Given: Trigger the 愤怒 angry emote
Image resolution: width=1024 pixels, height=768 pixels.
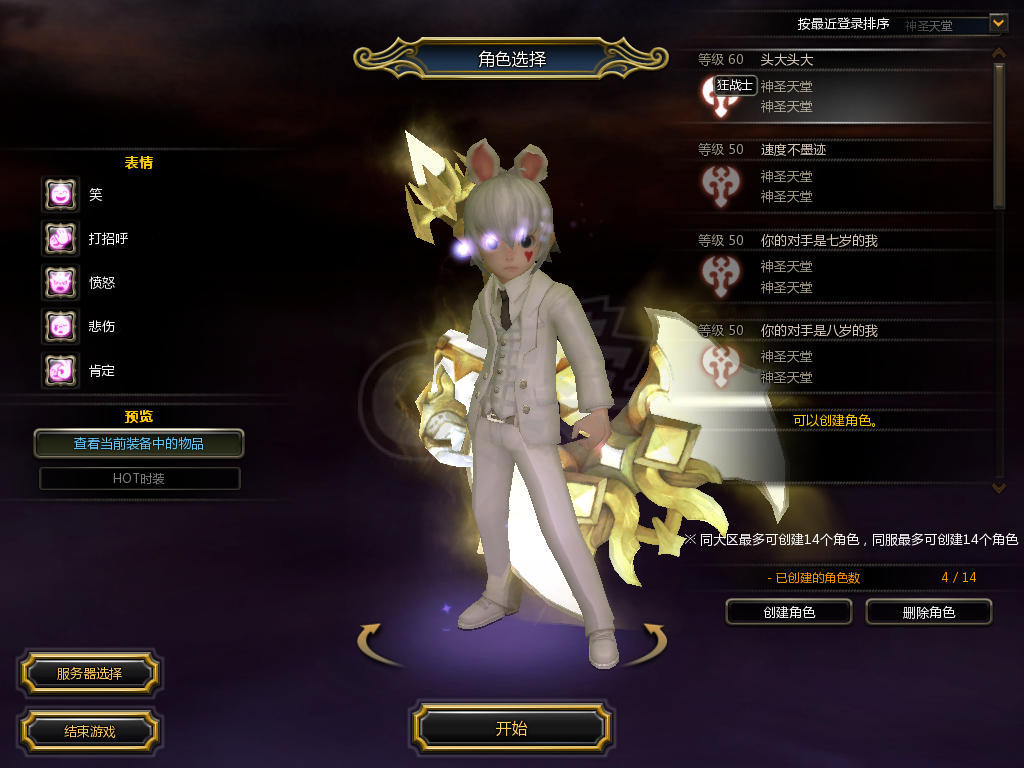Looking at the screenshot, I should pos(60,282).
